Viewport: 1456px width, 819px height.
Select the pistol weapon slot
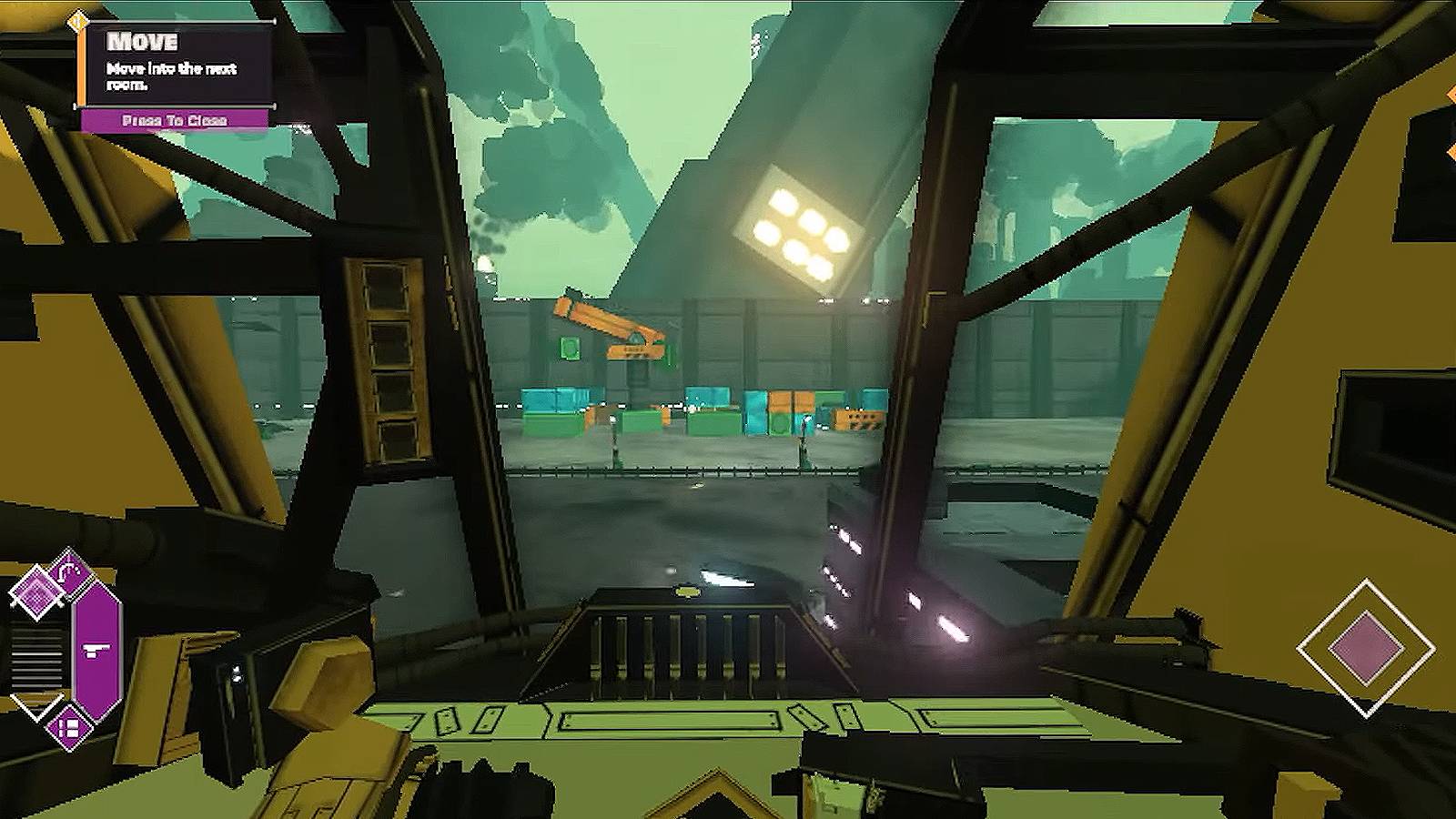pos(96,648)
